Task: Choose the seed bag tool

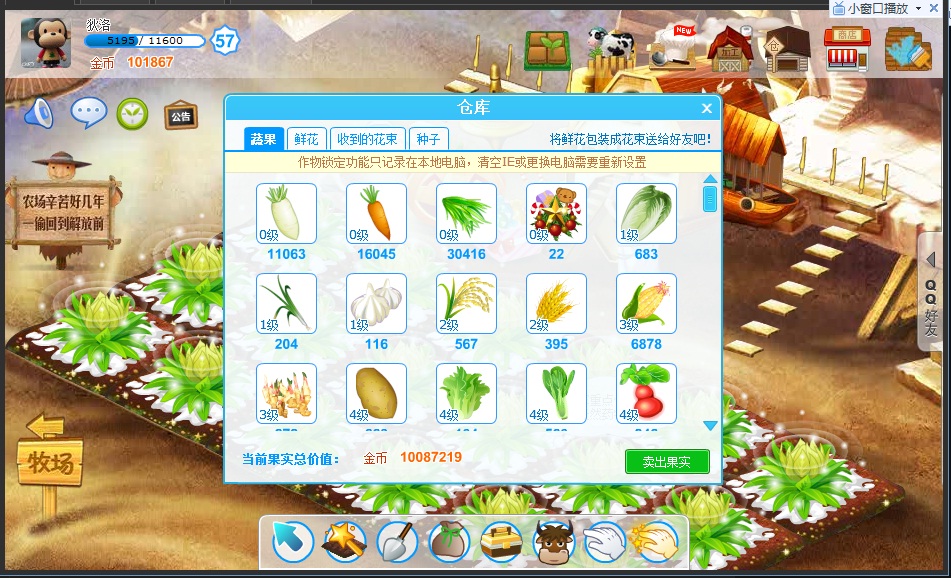Action: point(448,542)
